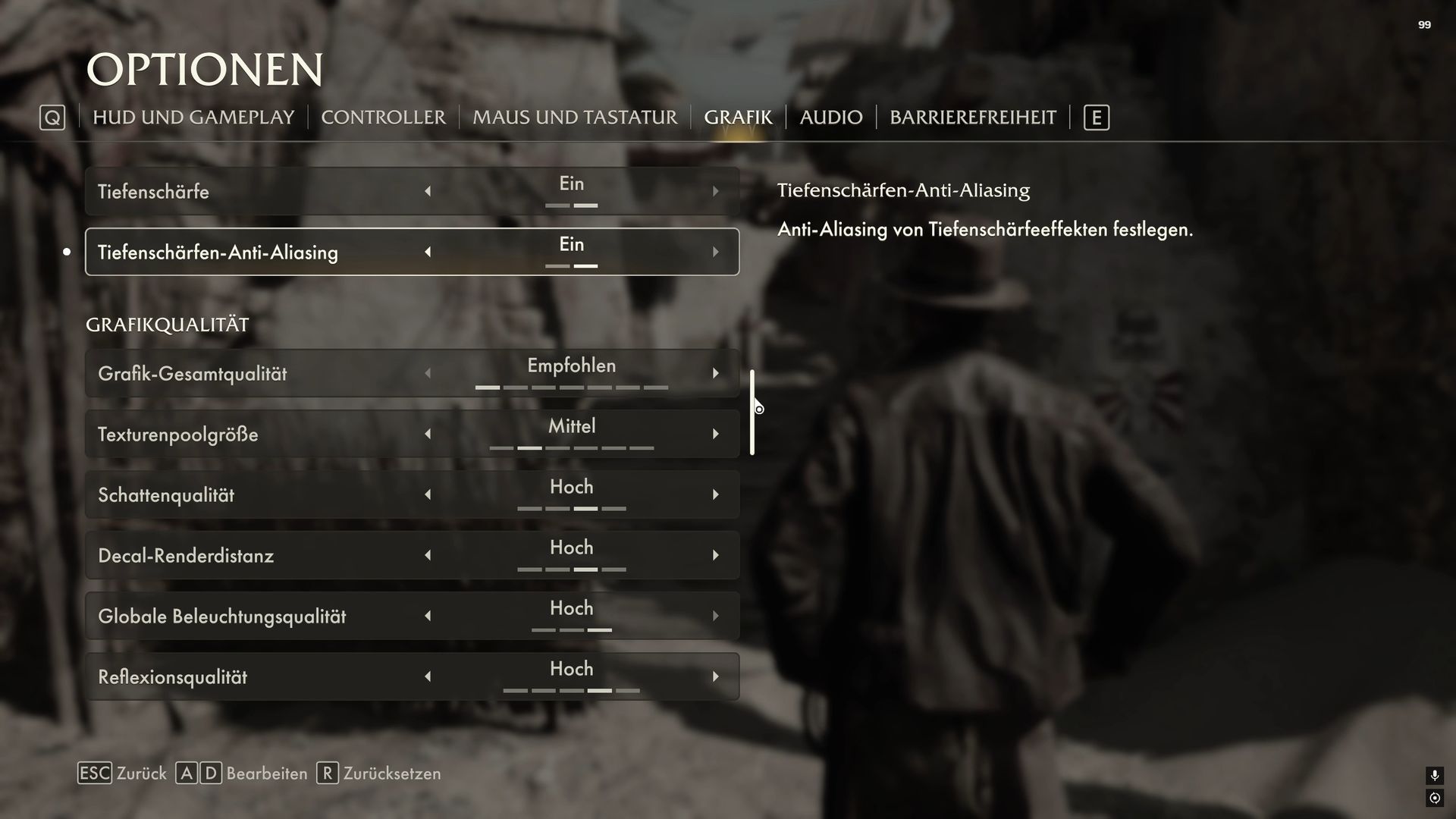Decrease Tiefenschärfen-Anti-Aliasing with left arrow
1456x819 pixels.
[428, 252]
